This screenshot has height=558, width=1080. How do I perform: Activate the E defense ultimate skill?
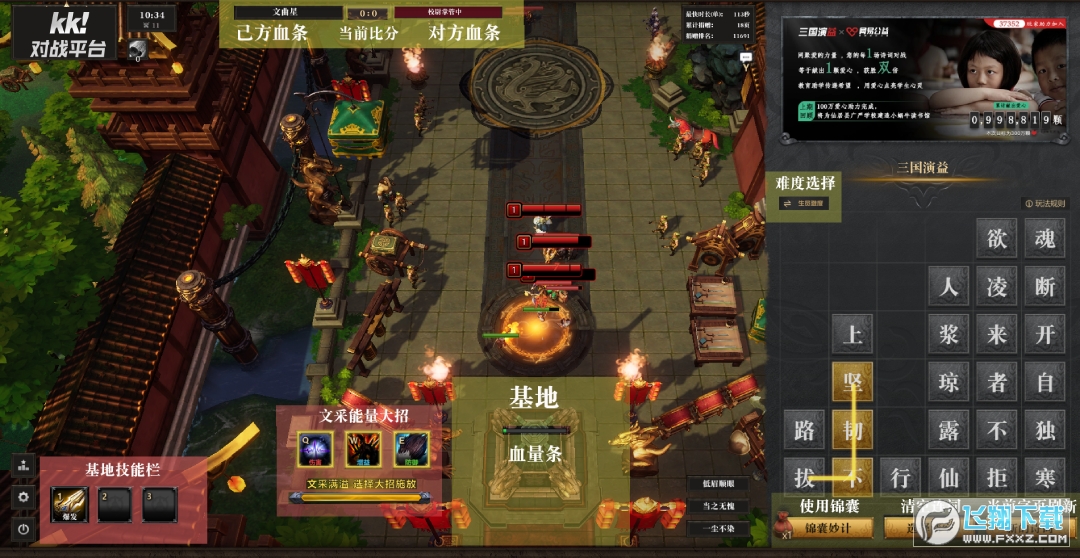pyautogui.click(x=411, y=449)
